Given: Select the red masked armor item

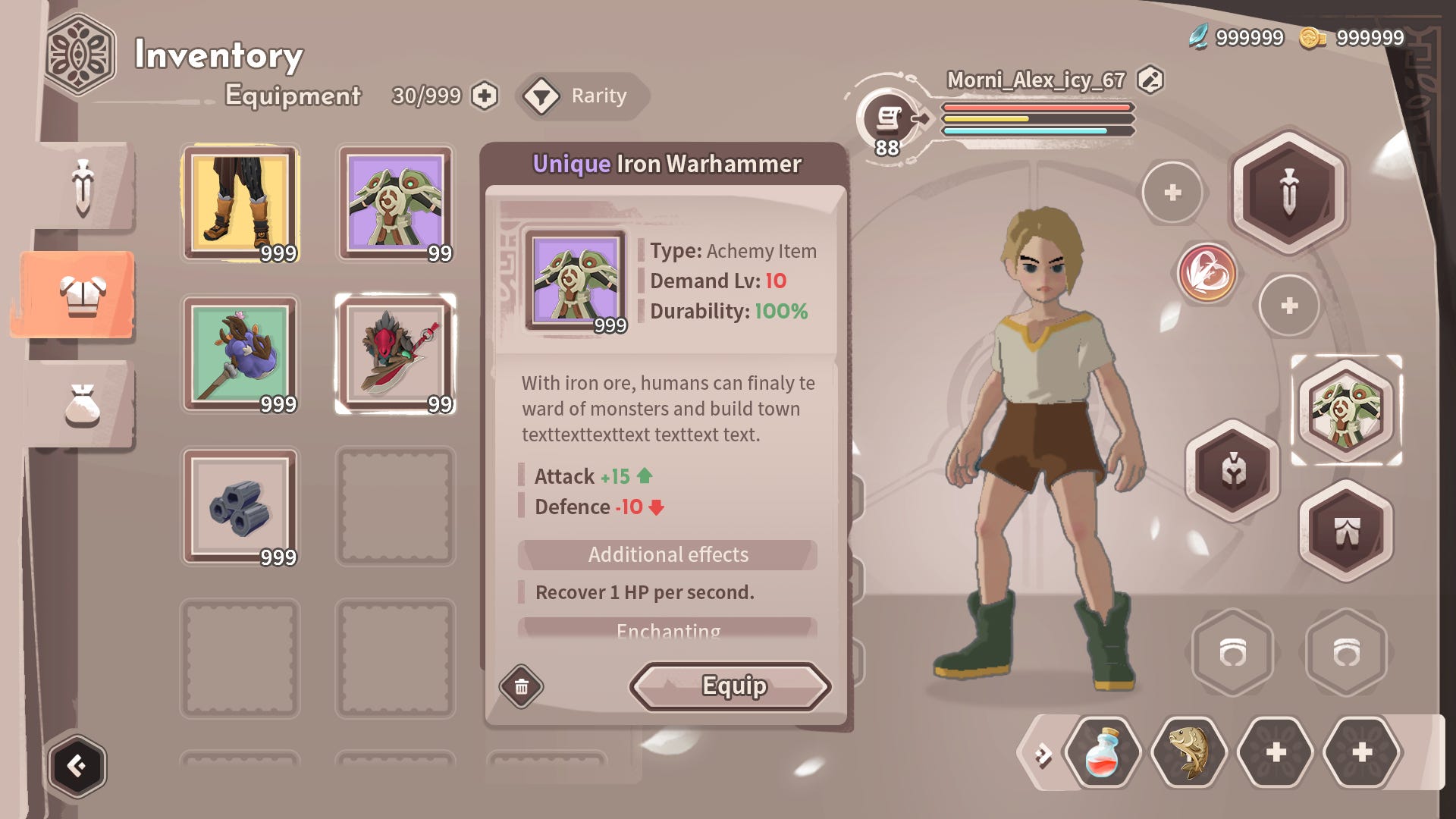Looking at the screenshot, I should point(395,354).
